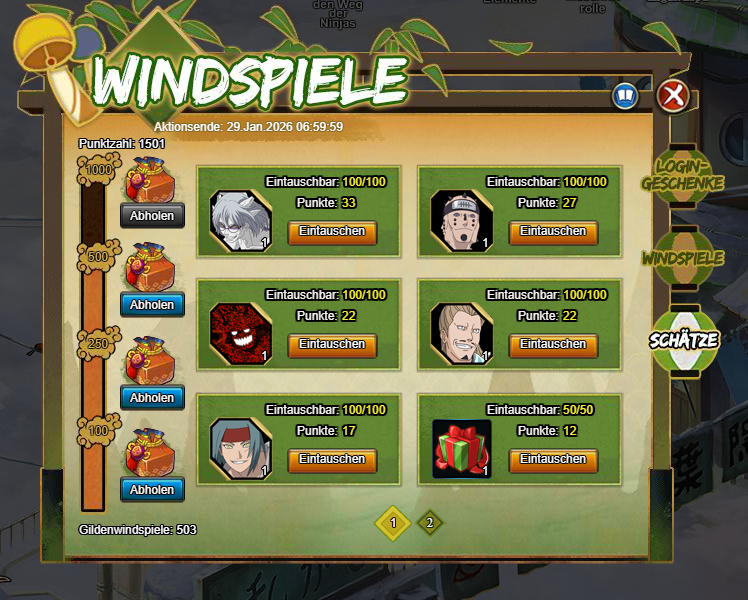Viewport: 748px width, 600px height.
Task: Close the Windspiele event window
Action: [674, 96]
